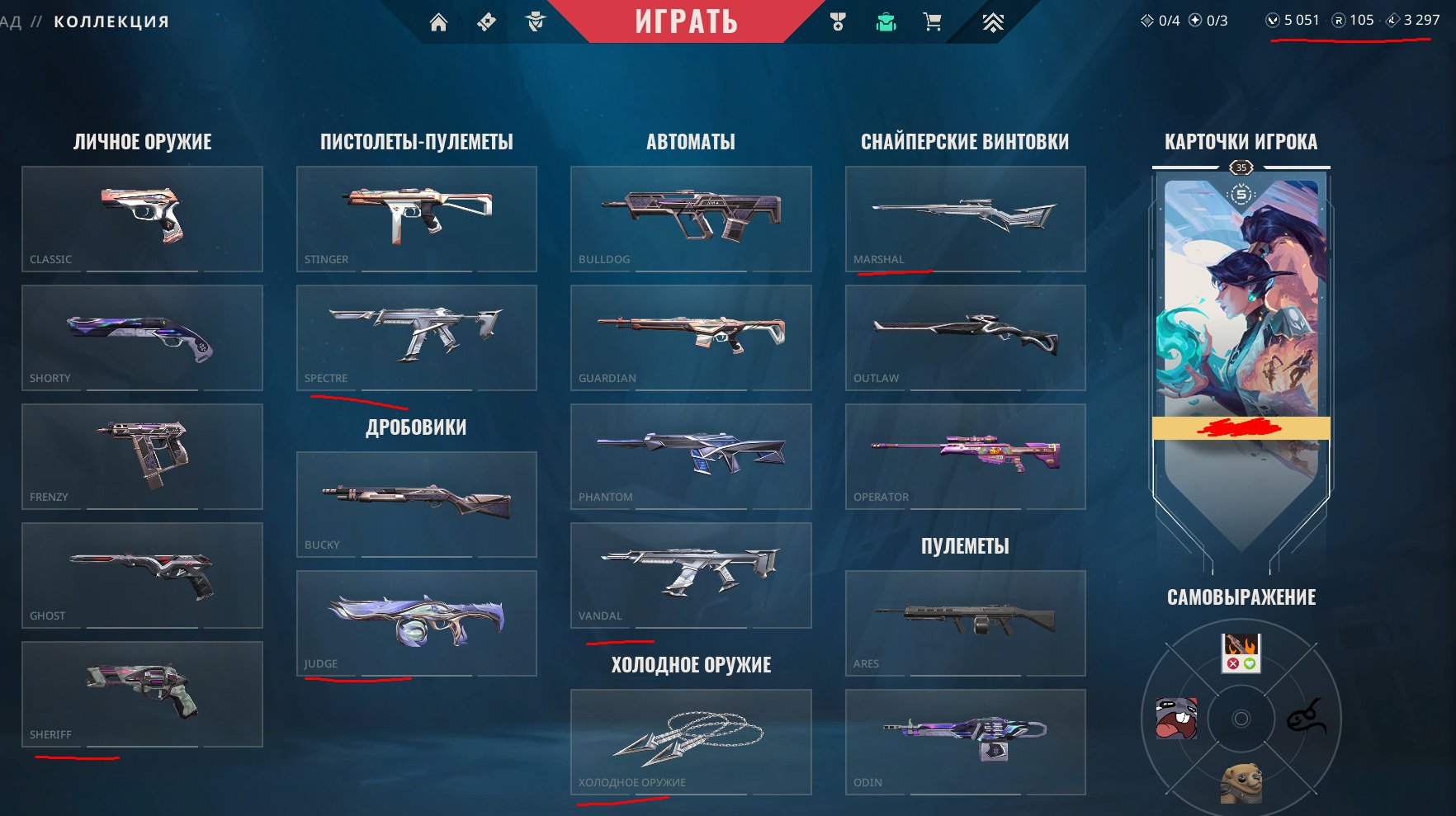1456x816 pixels.
Task: Open the Phantom rifle slot
Action: (x=691, y=456)
